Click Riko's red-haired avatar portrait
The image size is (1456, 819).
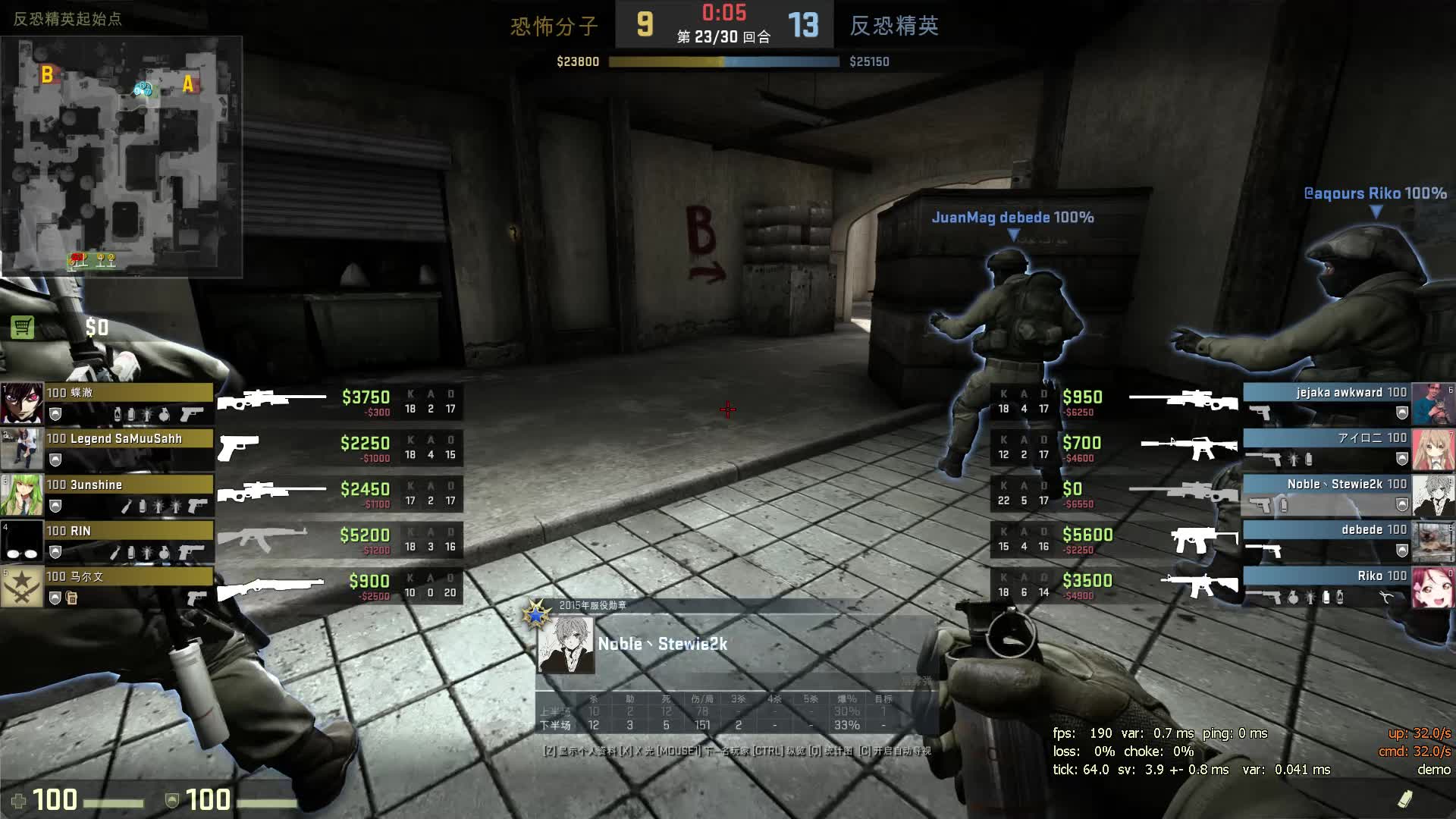[x=1432, y=588]
